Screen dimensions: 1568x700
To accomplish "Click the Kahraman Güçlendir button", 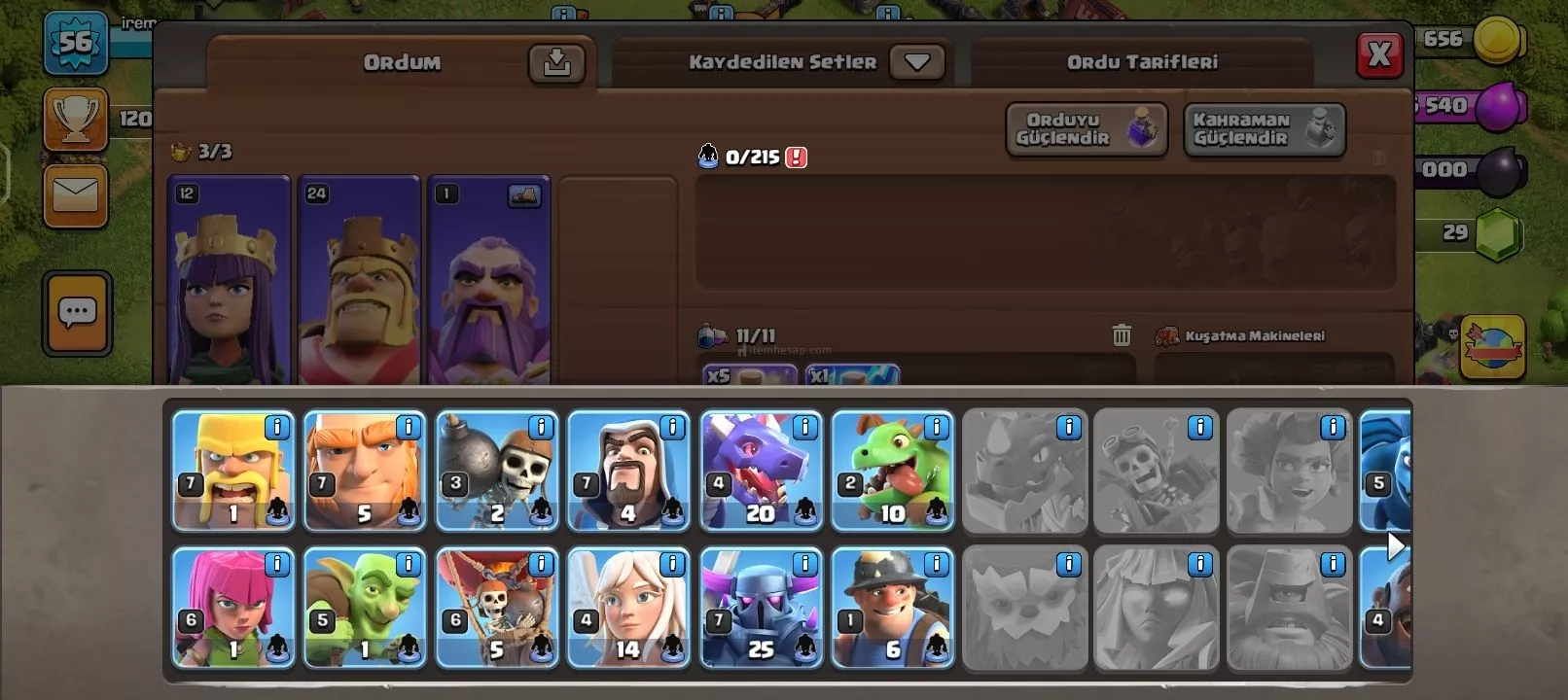I will (1264, 129).
